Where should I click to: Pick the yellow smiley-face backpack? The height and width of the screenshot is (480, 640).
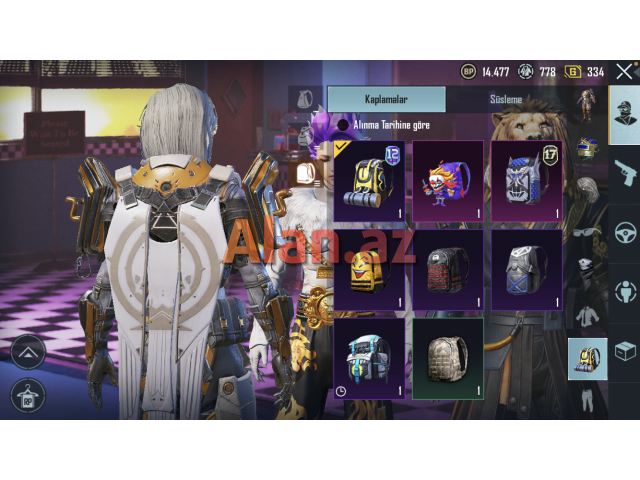coord(369,268)
